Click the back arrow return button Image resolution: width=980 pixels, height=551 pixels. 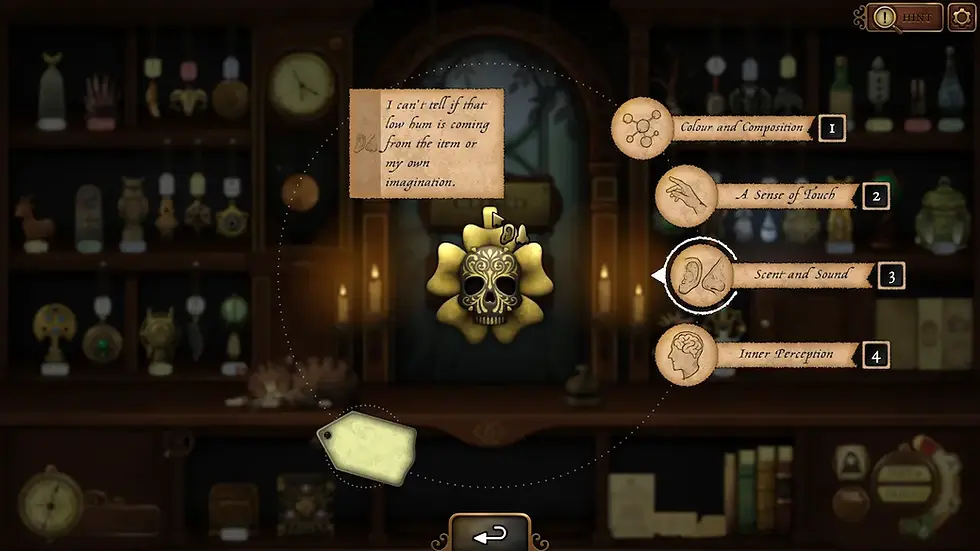tap(489, 535)
